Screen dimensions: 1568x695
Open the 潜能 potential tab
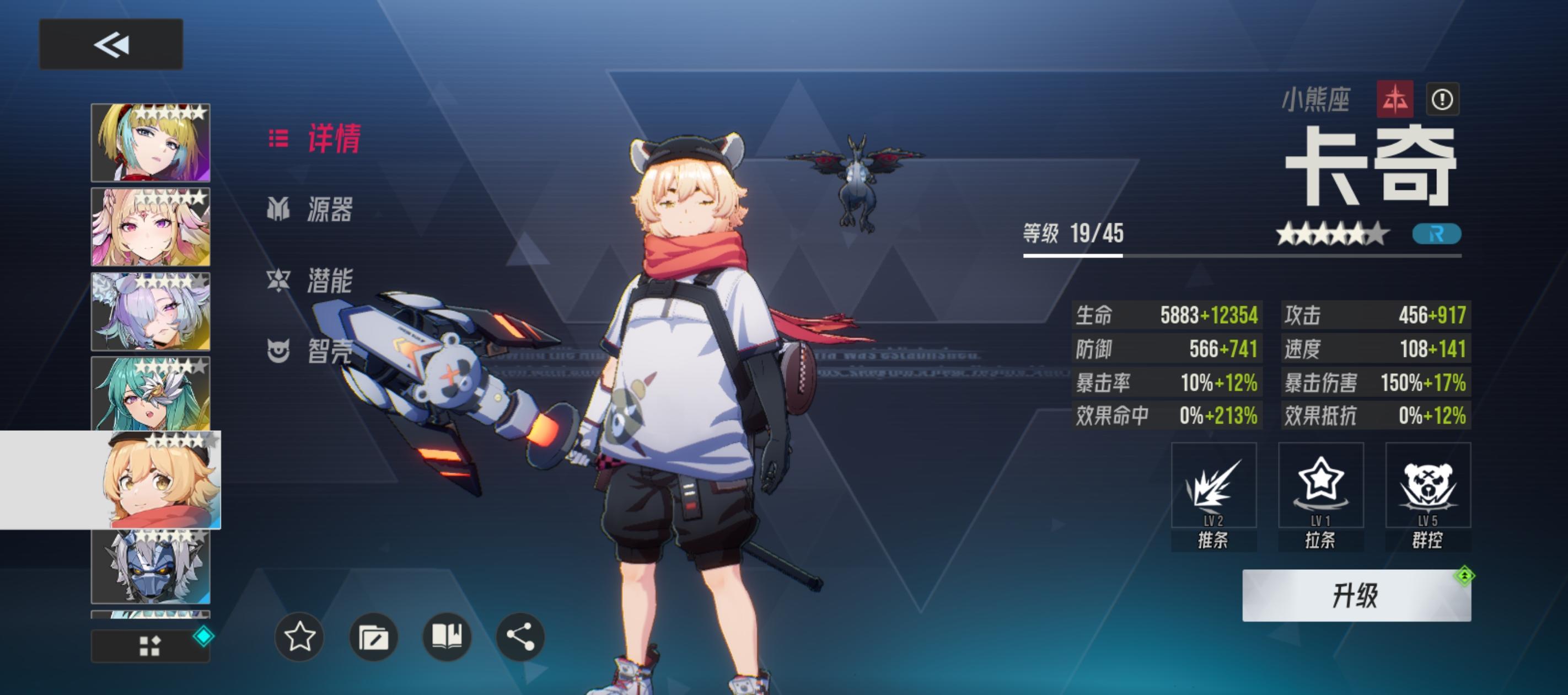click(x=310, y=280)
